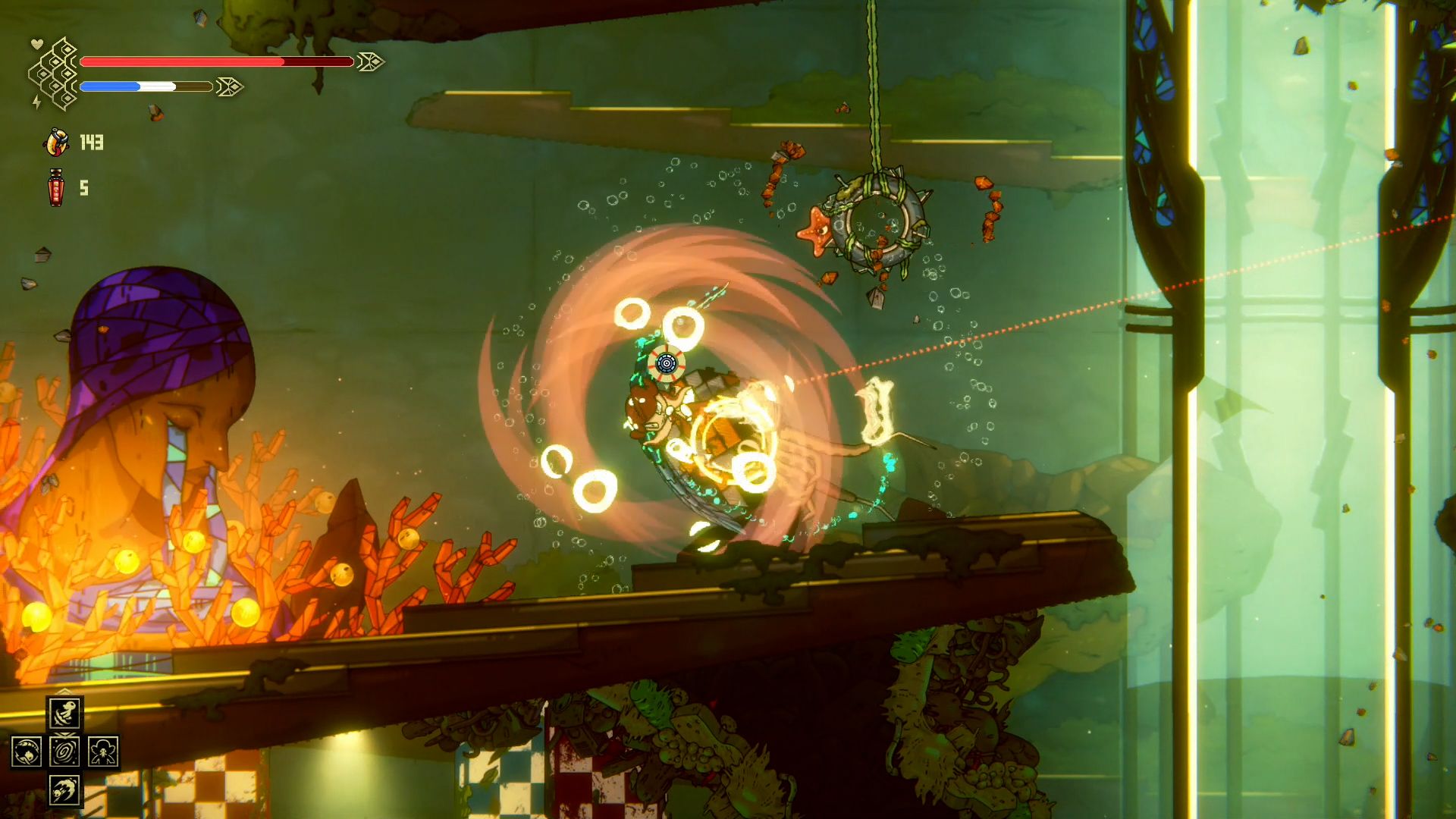
Task: Use the circular swirl creature ability
Action: 27,752
